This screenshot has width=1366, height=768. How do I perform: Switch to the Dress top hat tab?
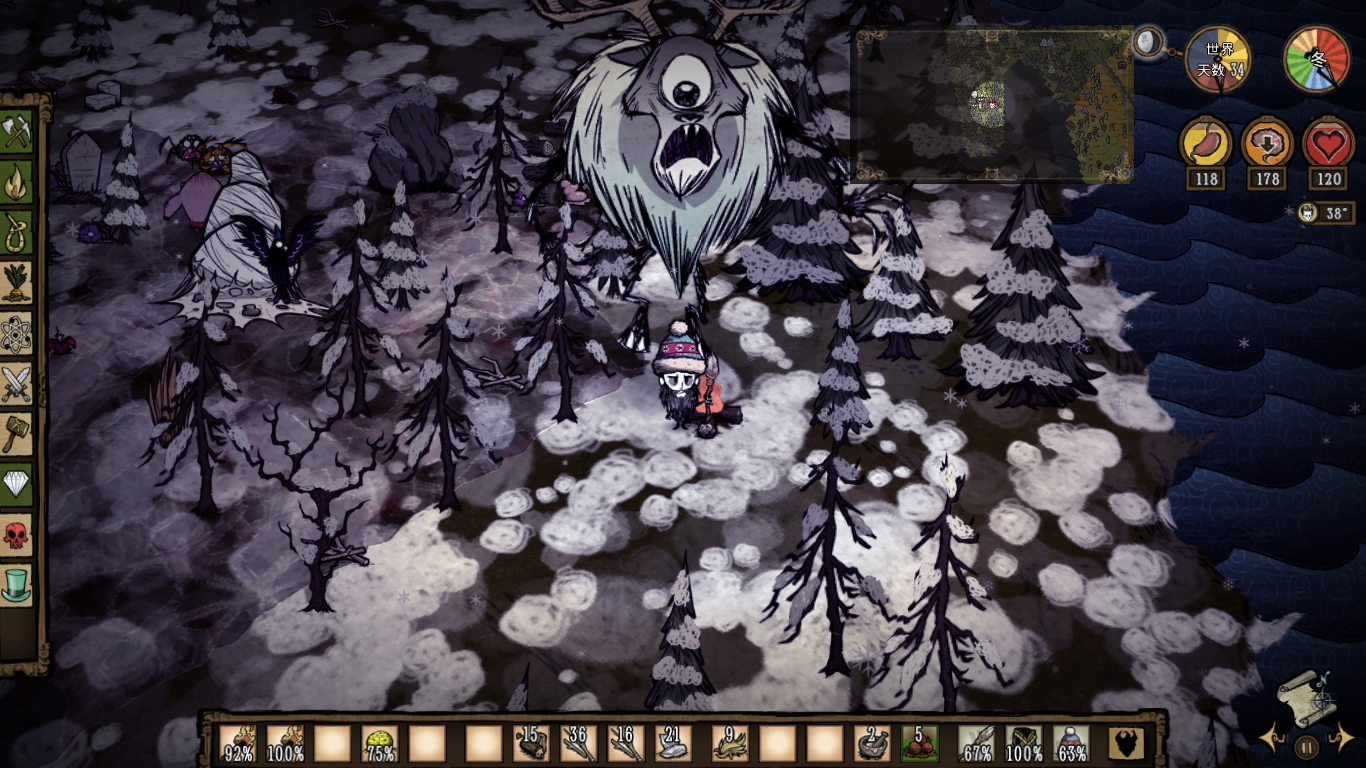17,584
